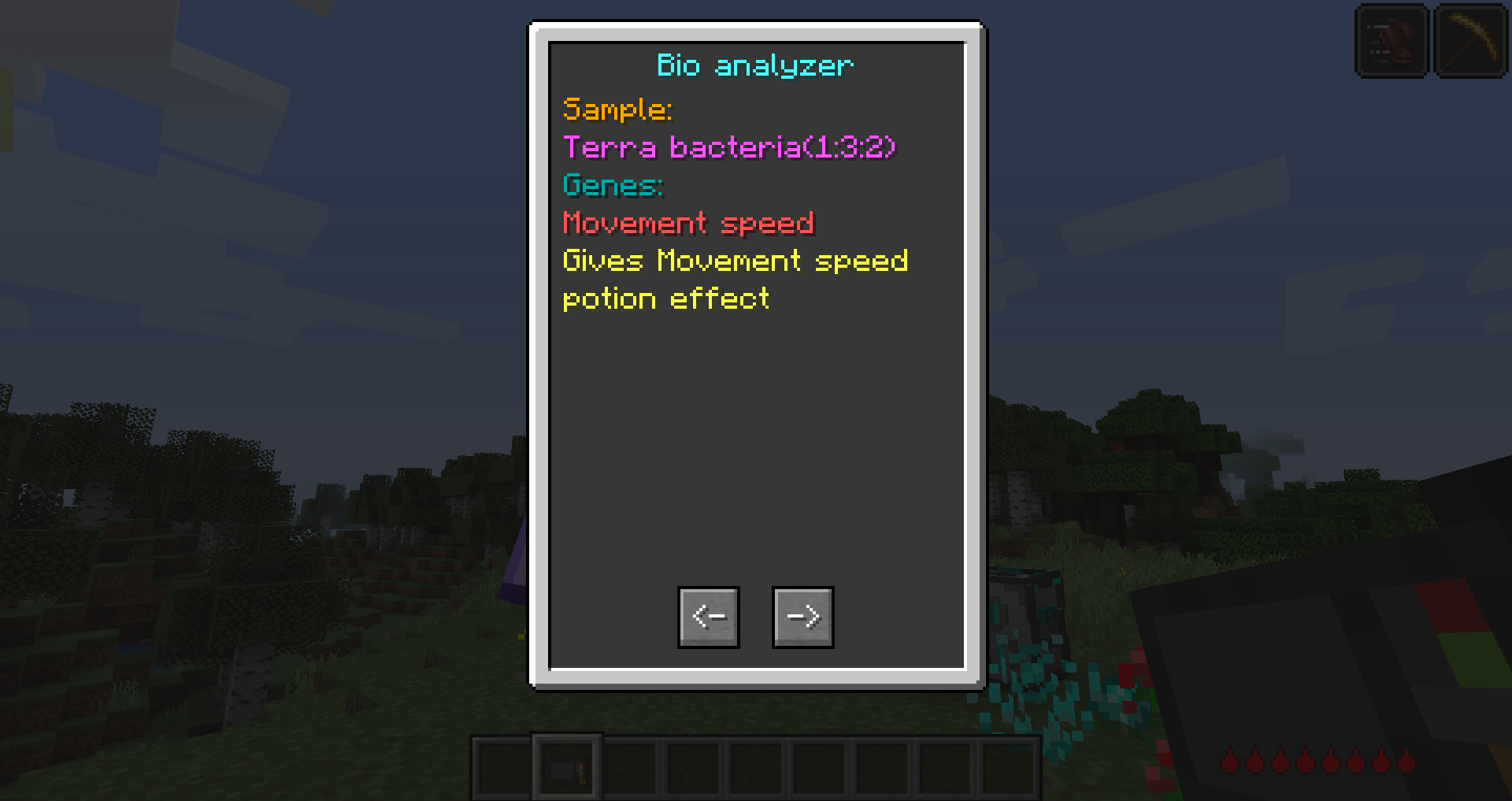Click the last hotbar slot on the right
1512x801 pixels.
pos(1008,766)
